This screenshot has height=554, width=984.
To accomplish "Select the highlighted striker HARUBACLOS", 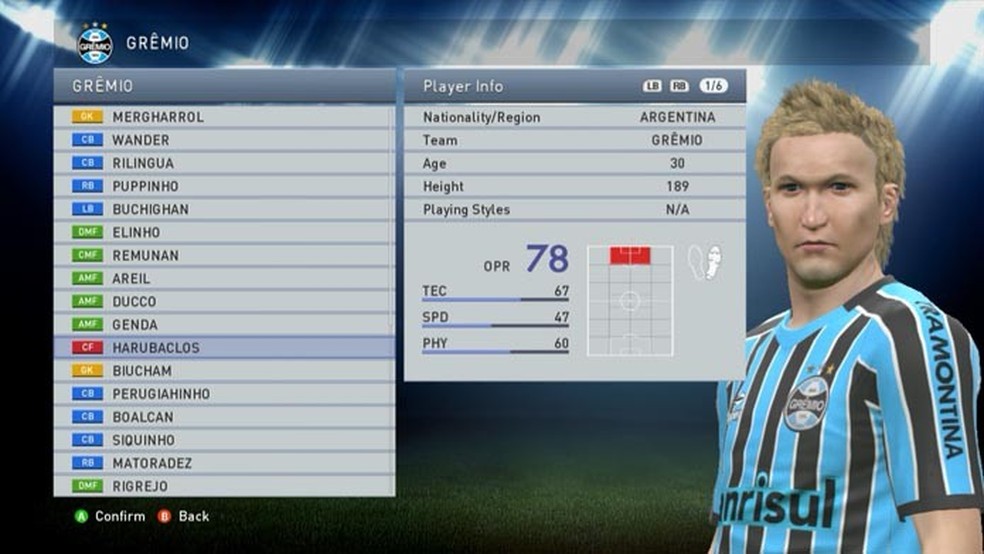I will (x=155, y=348).
